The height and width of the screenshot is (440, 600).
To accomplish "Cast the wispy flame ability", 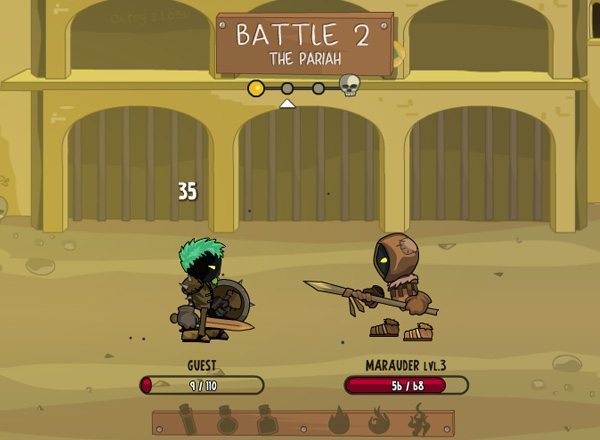I will coord(419,421).
